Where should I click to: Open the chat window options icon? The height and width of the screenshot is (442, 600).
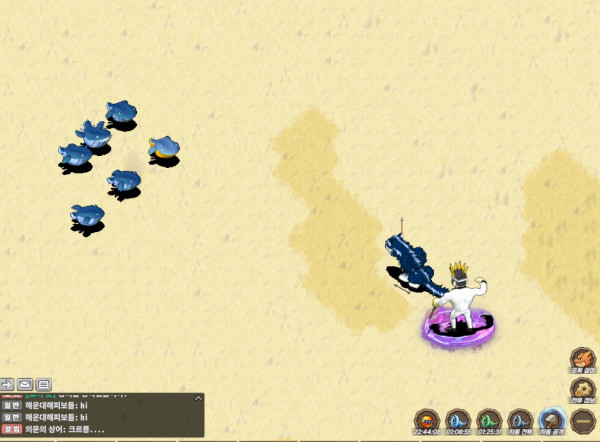pos(44,384)
